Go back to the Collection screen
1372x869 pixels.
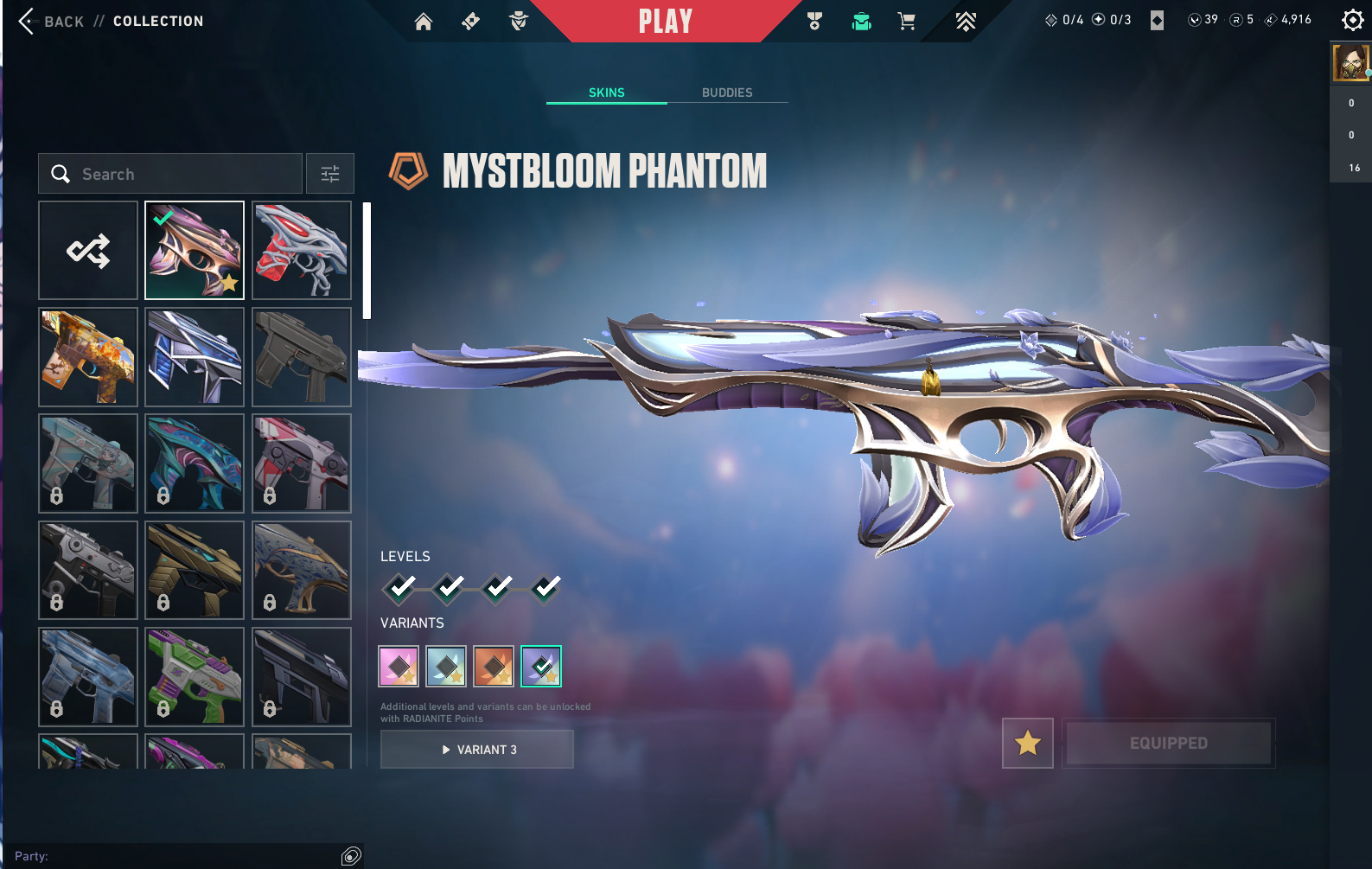(x=52, y=22)
